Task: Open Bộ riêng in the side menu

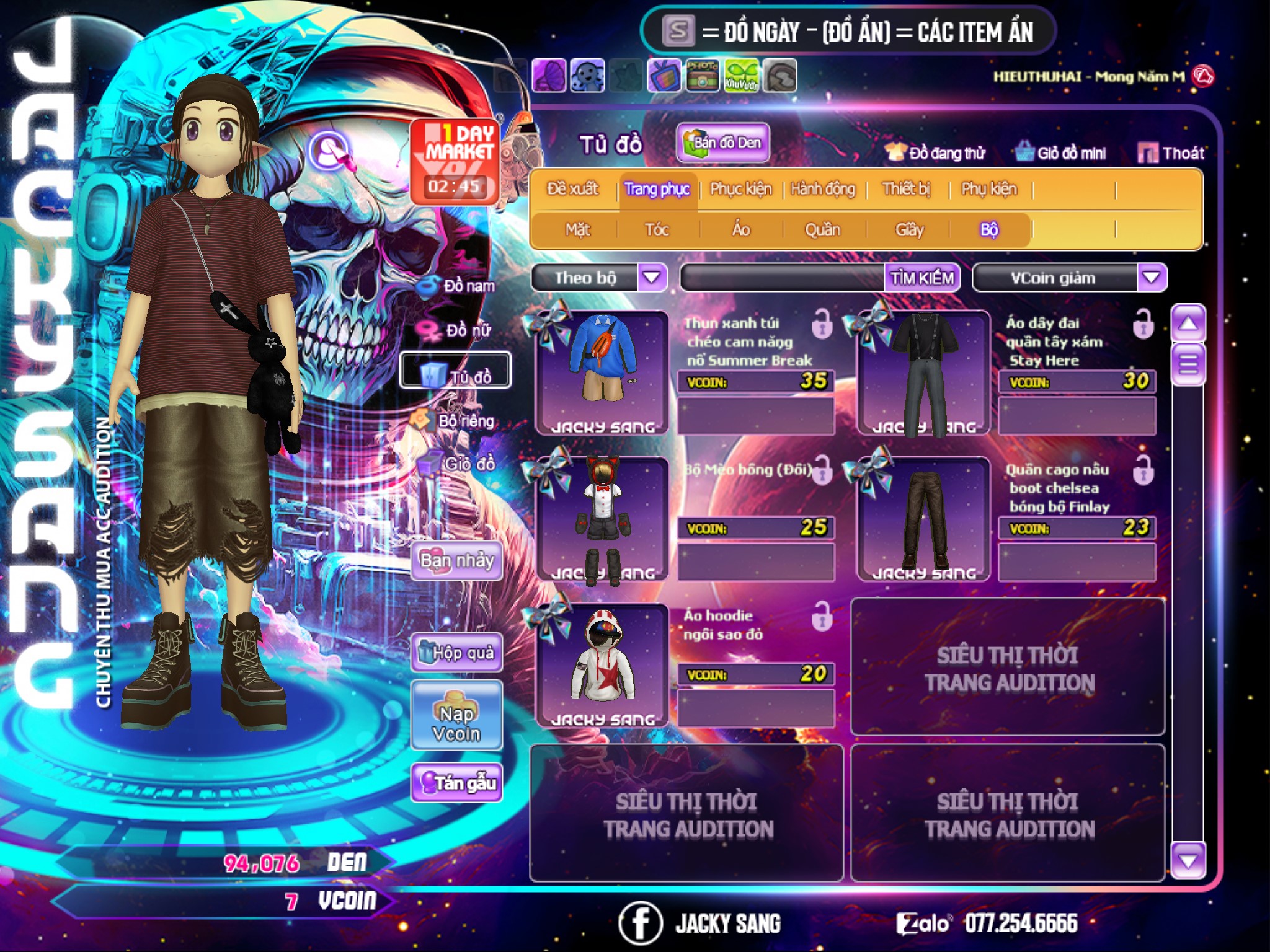Action: (456, 421)
